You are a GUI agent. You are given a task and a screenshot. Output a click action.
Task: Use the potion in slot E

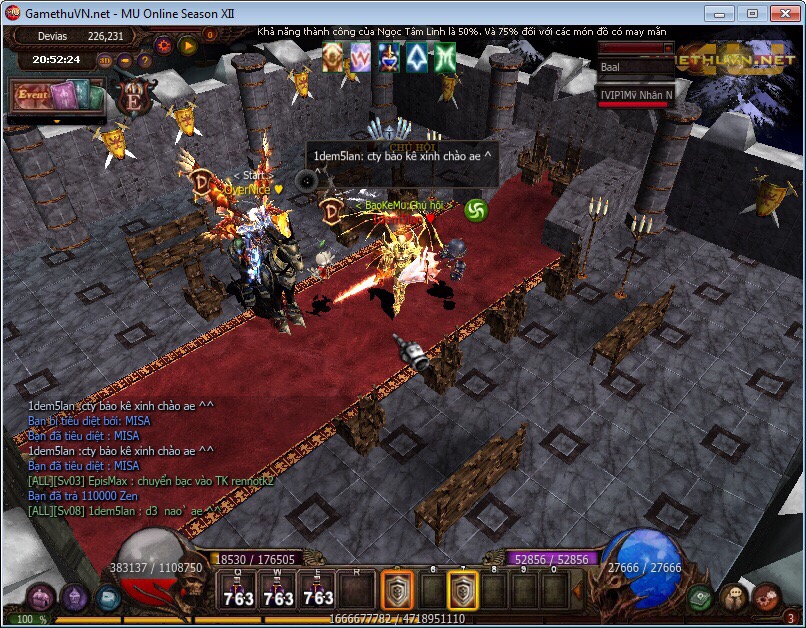pyautogui.click(x=318, y=592)
